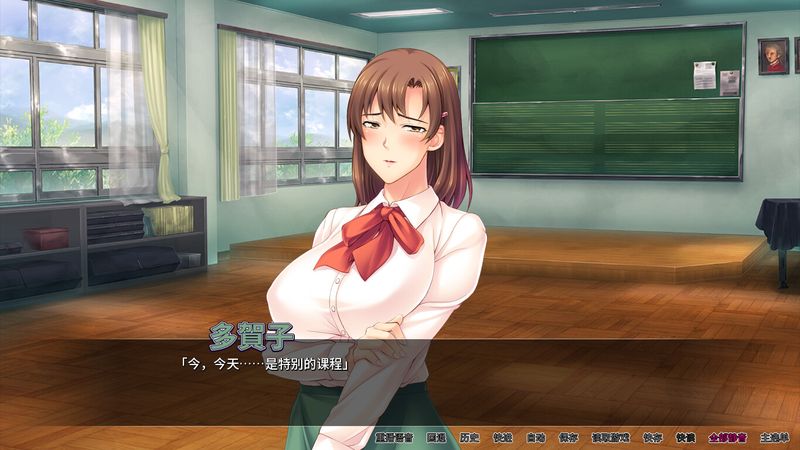
Task: Open the 读取游戏 load game menu
Action: pyautogui.click(x=610, y=437)
